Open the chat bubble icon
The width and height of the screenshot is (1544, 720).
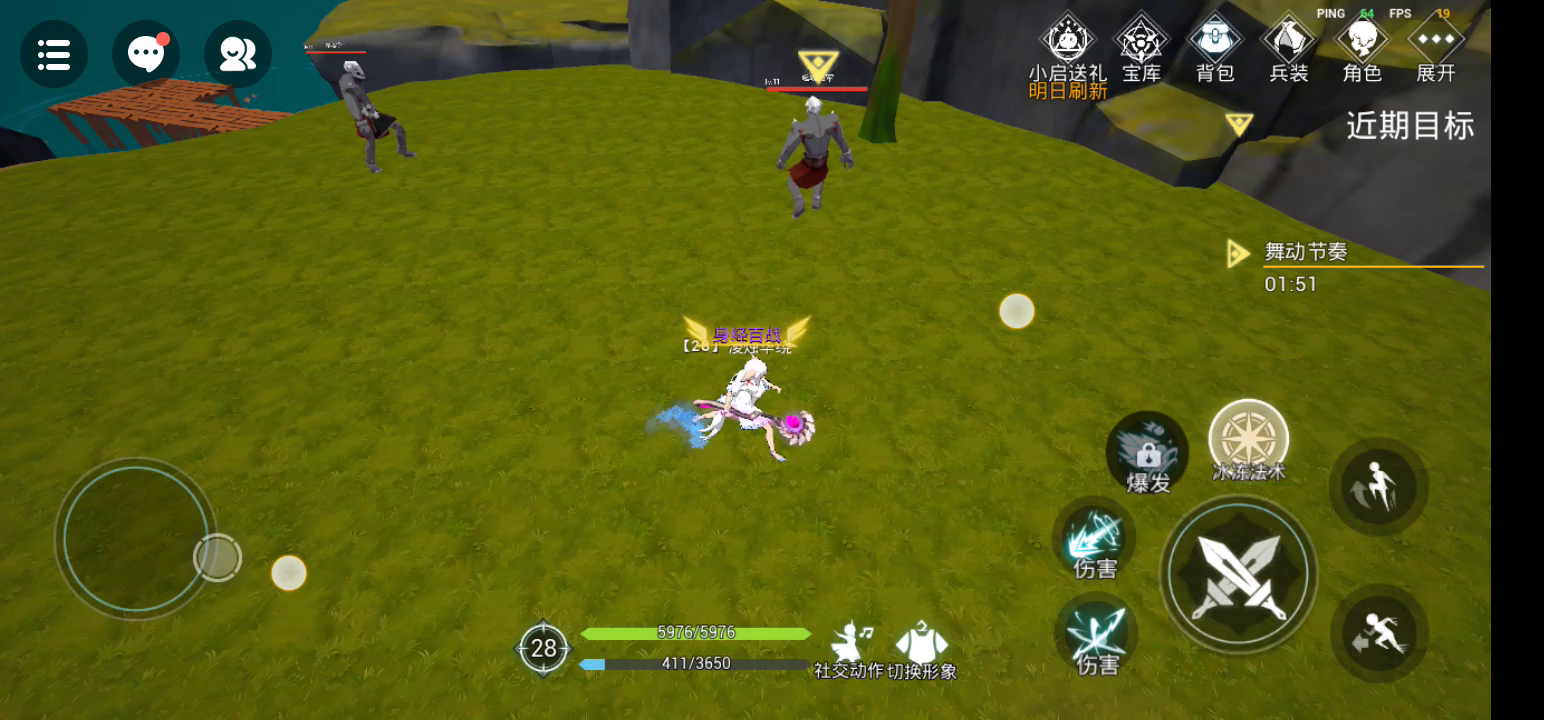(x=146, y=54)
